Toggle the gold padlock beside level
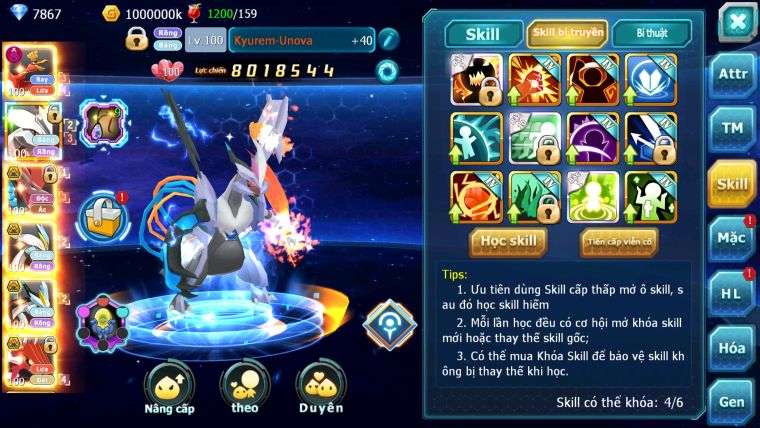760x428 pixels. point(137,40)
